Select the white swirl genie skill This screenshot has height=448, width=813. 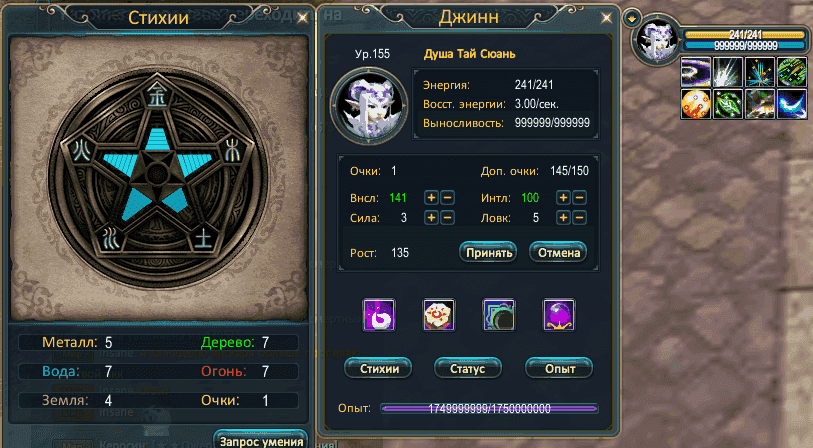pos(379,315)
